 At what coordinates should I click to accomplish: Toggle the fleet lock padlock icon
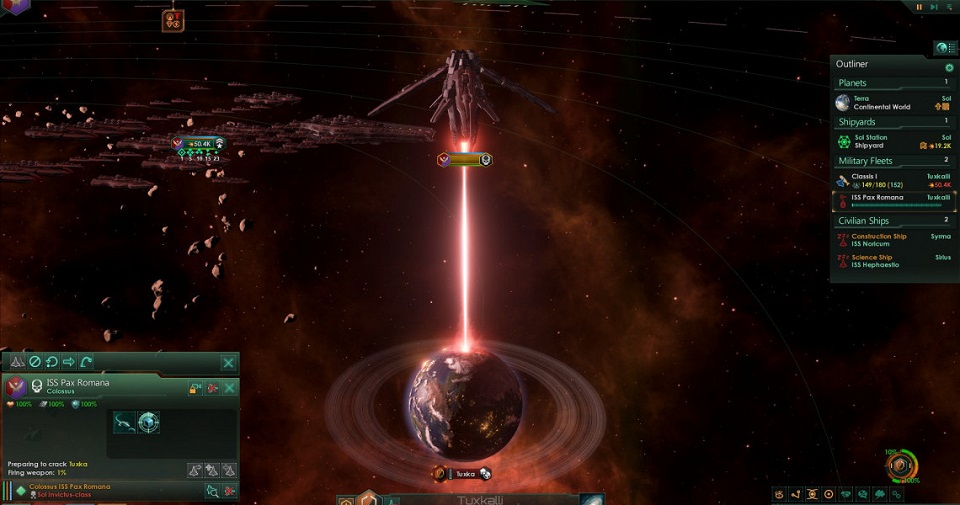coord(195,387)
